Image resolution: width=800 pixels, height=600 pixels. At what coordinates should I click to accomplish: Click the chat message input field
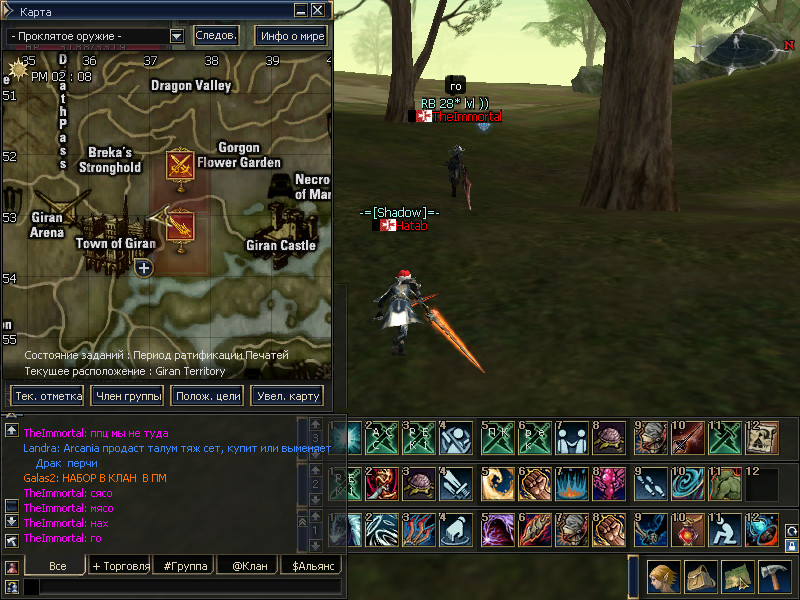(x=185, y=587)
